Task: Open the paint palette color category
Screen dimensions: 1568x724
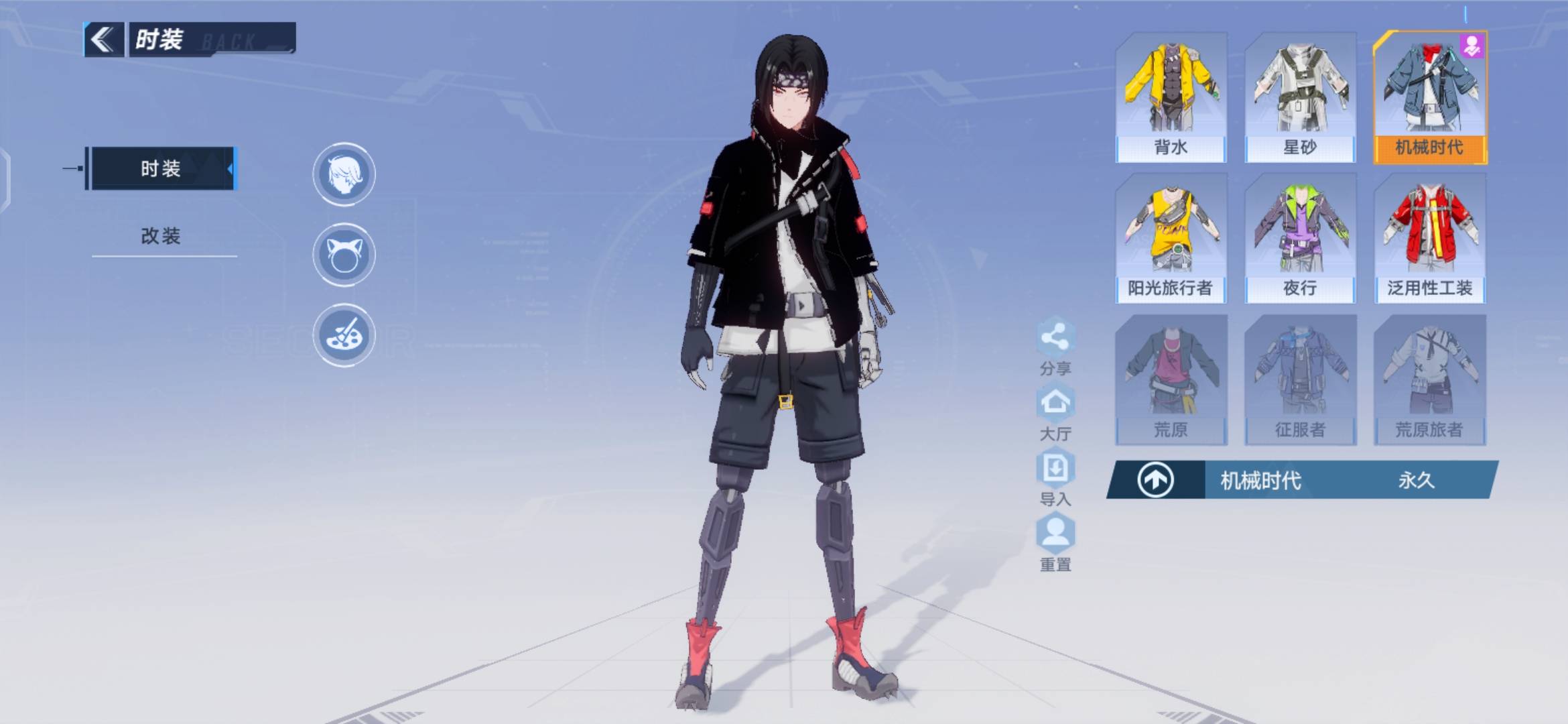Action: (x=344, y=335)
